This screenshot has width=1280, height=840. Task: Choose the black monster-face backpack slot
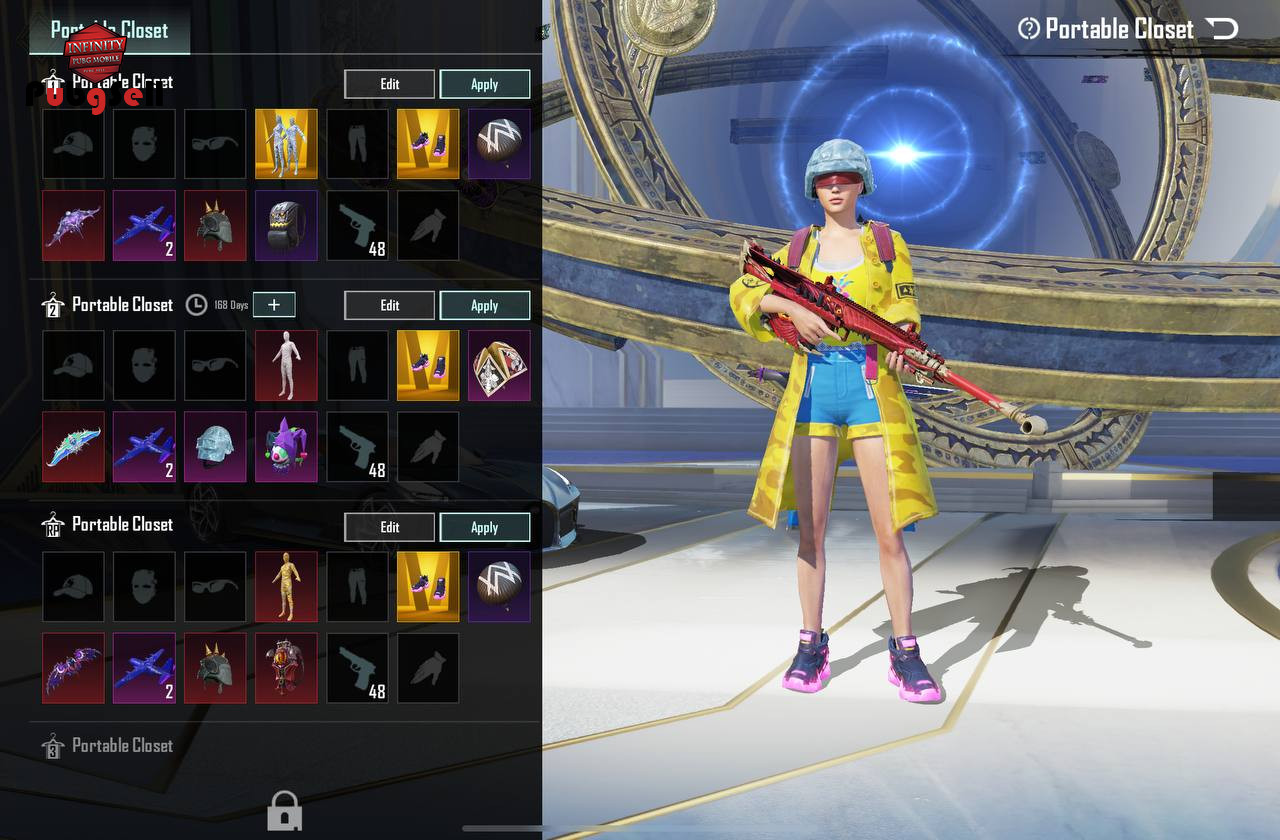click(286, 226)
